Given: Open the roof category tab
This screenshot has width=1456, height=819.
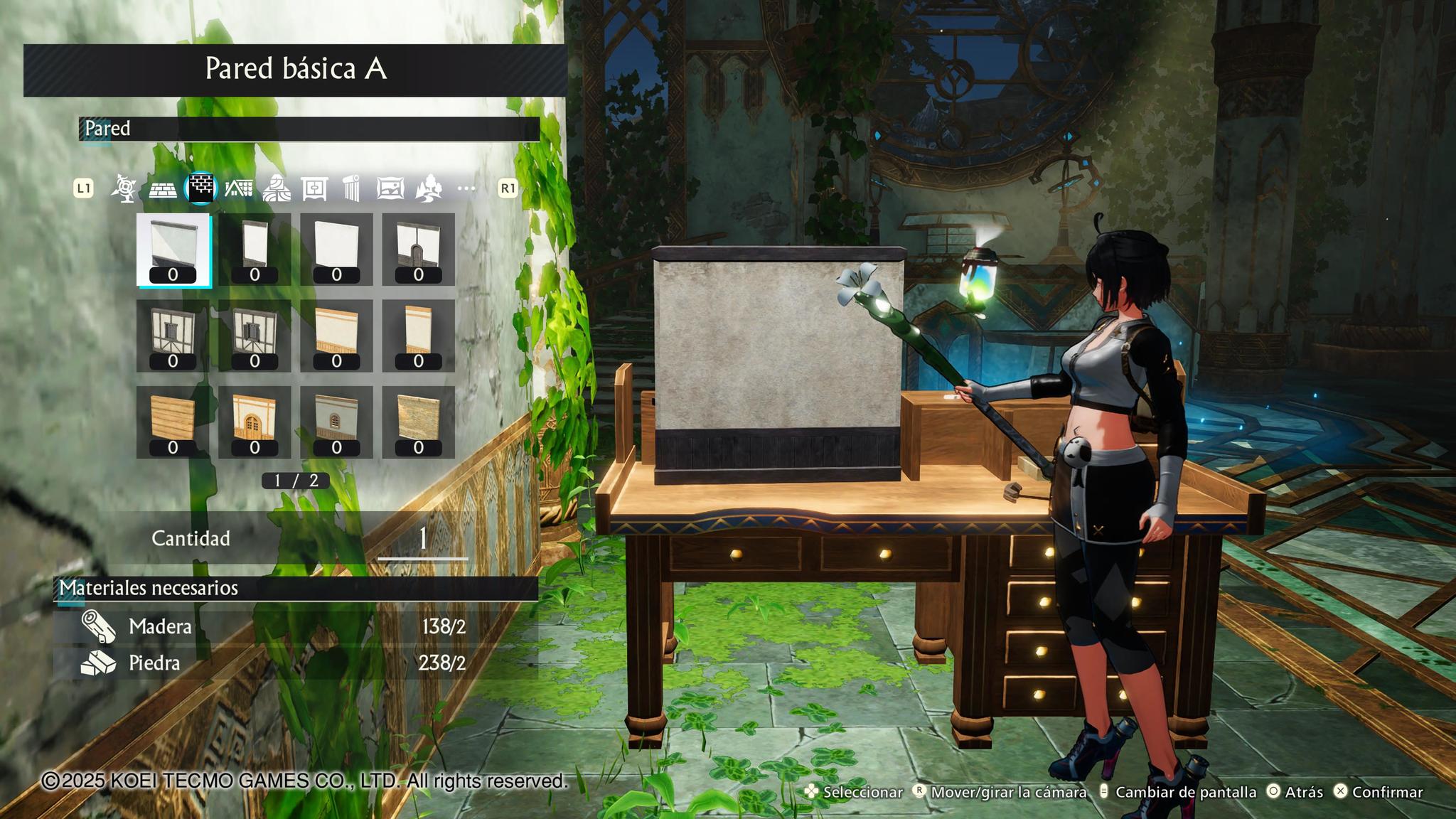Looking at the screenshot, I should click(239, 188).
